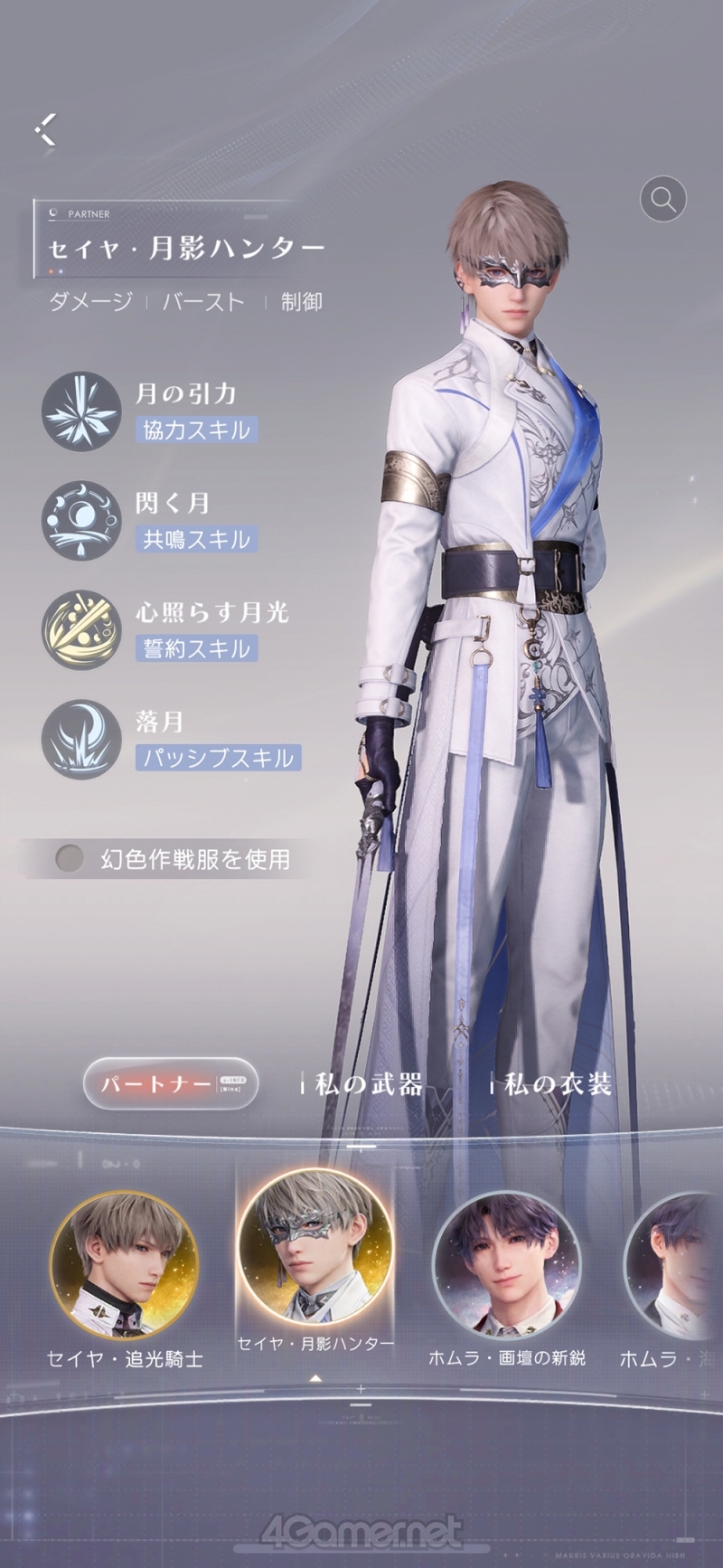Go back using the arrow button
The width and height of the screenshot is (723, 1568).
tap(46, 129)
